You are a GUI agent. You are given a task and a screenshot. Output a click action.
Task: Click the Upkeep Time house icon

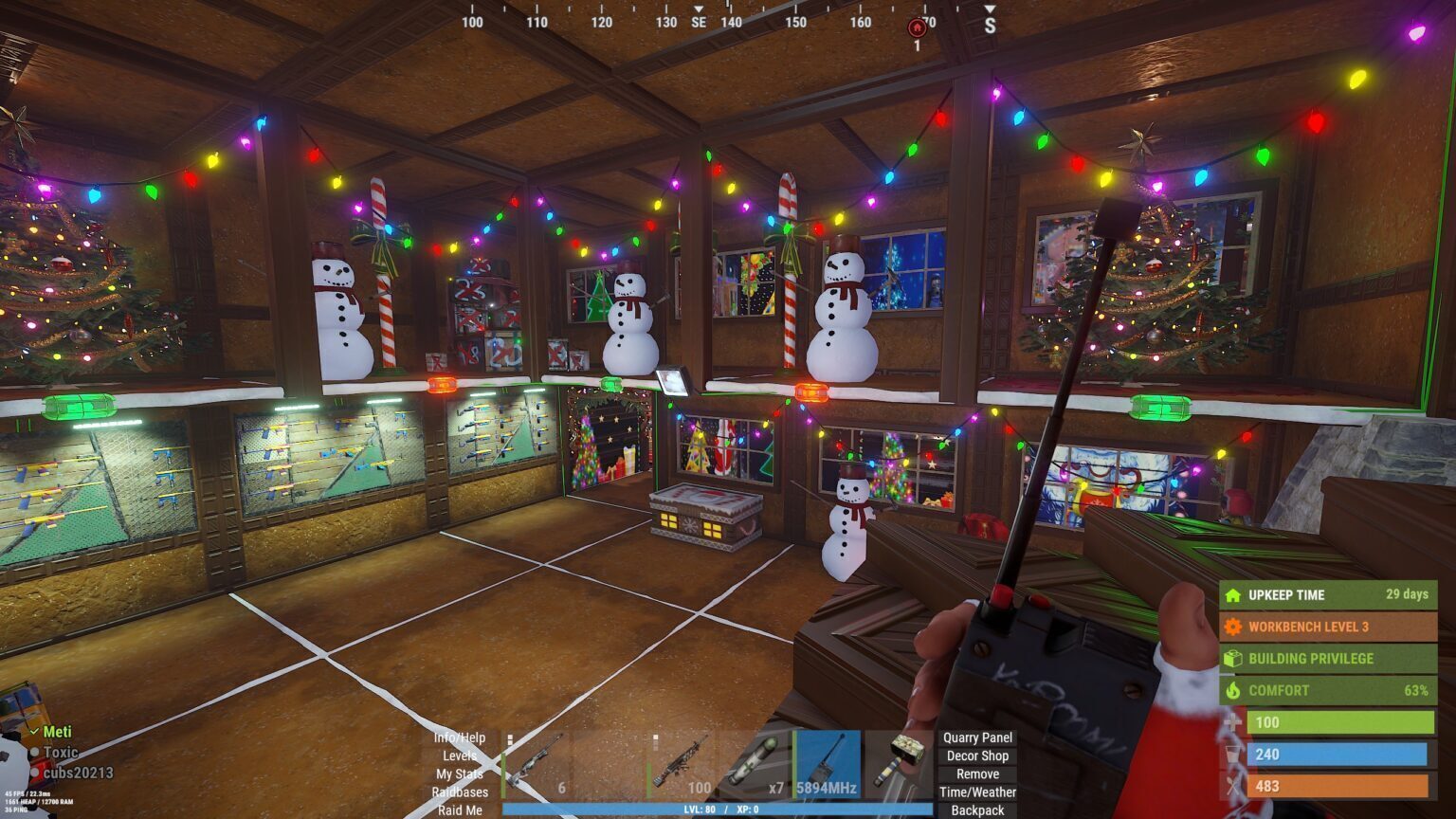[1231, 595]
